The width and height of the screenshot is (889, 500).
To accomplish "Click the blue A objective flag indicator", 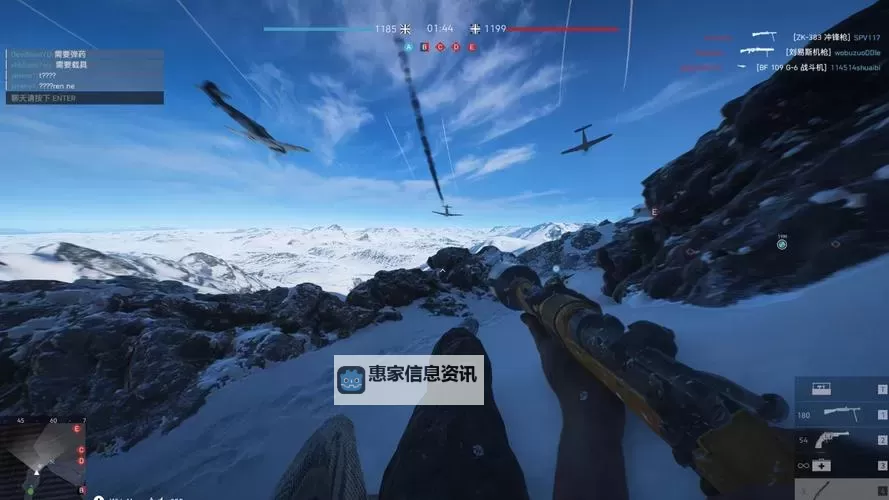I will click(407, 46).
